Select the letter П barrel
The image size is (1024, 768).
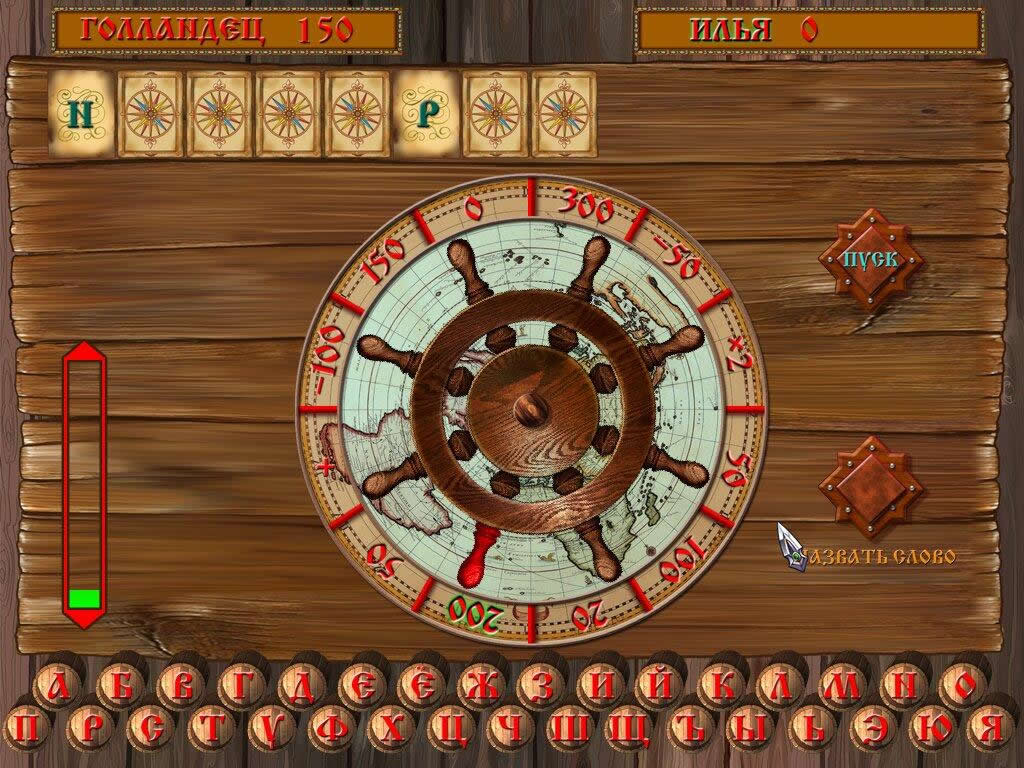point(30,728)
